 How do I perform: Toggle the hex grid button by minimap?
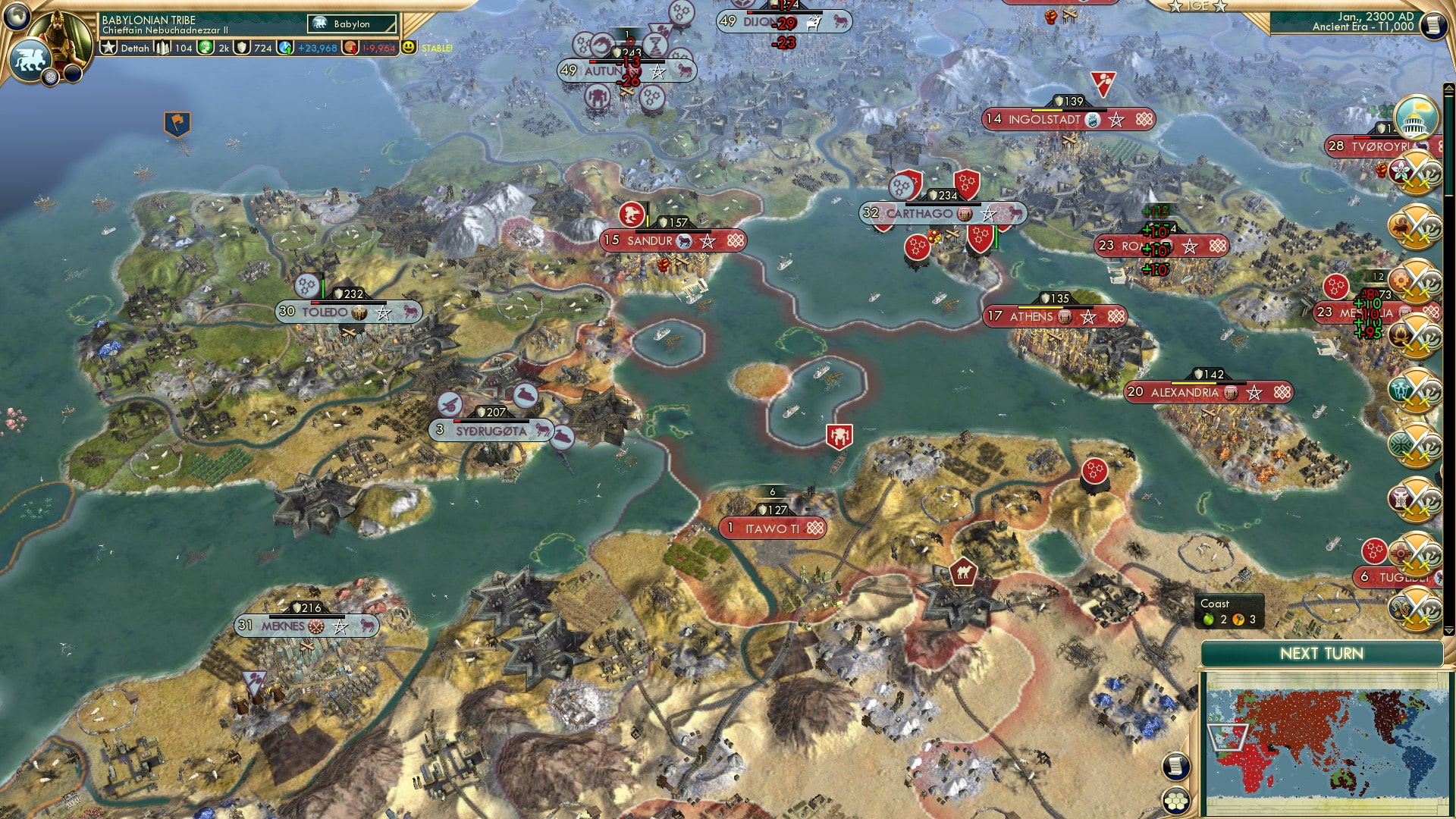tap(1175, 801)
